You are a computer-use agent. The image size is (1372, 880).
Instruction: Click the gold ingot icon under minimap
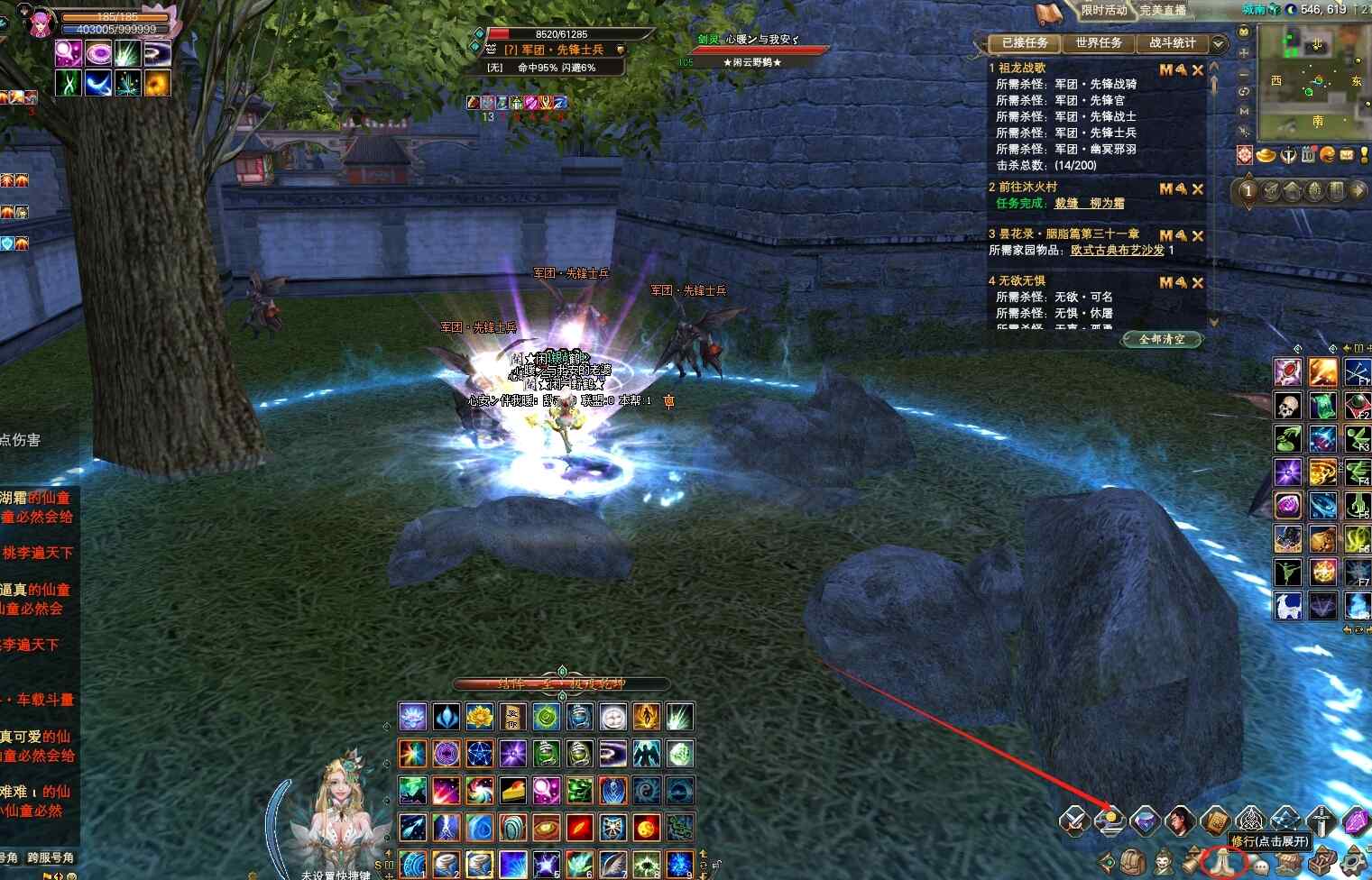coord(1266,155)
